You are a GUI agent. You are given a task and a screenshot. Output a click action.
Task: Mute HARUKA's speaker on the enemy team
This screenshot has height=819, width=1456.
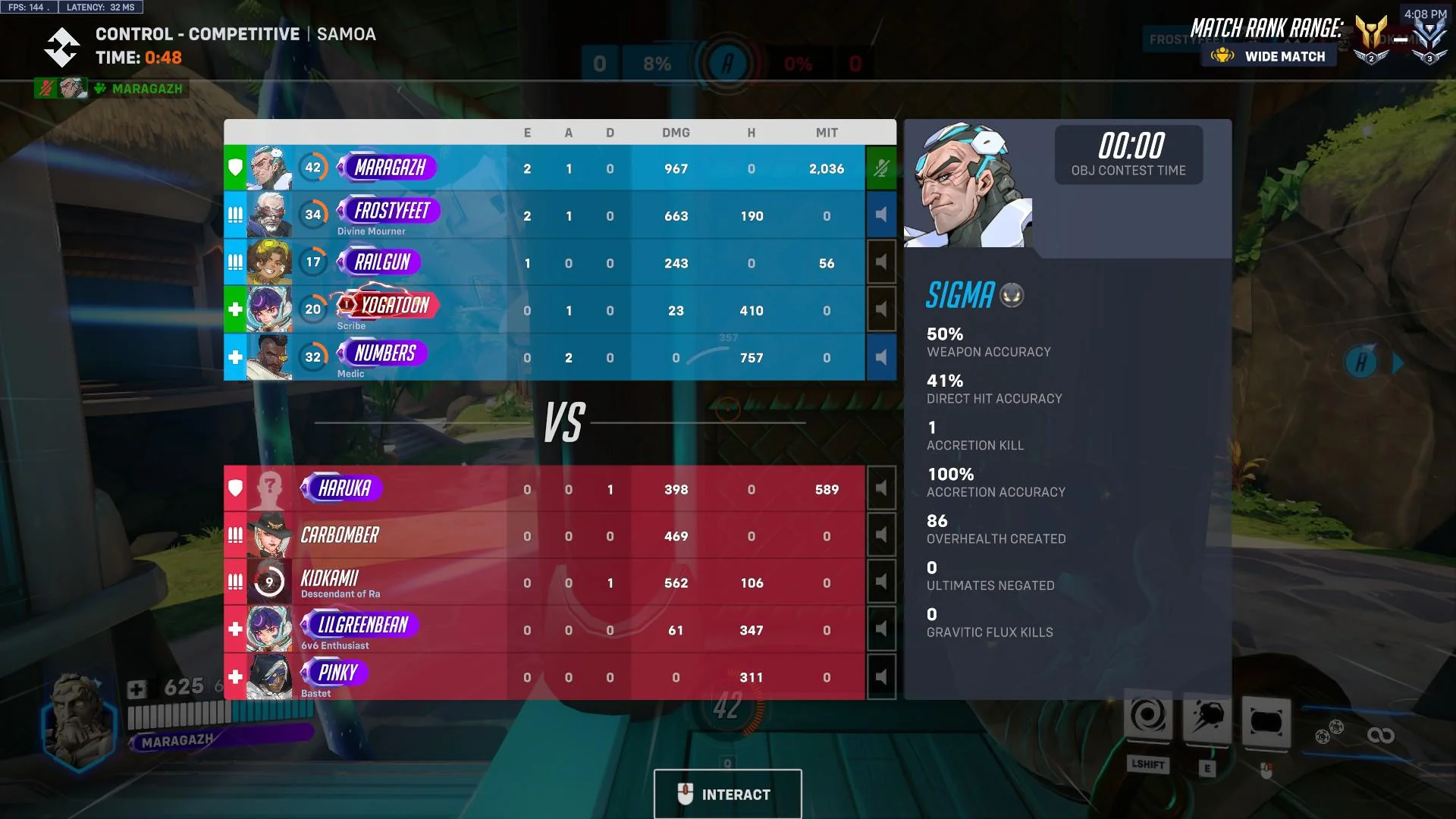tap(880, 488)
